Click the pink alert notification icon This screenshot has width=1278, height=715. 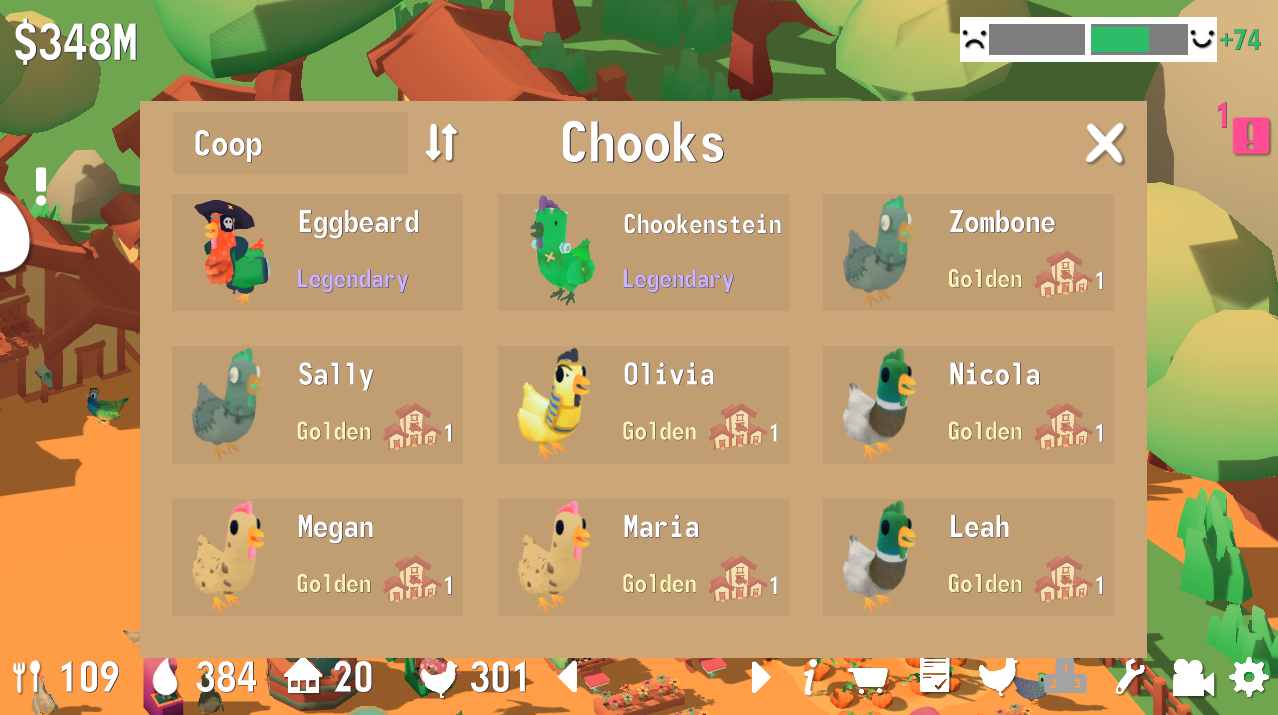coord(1250,135)
